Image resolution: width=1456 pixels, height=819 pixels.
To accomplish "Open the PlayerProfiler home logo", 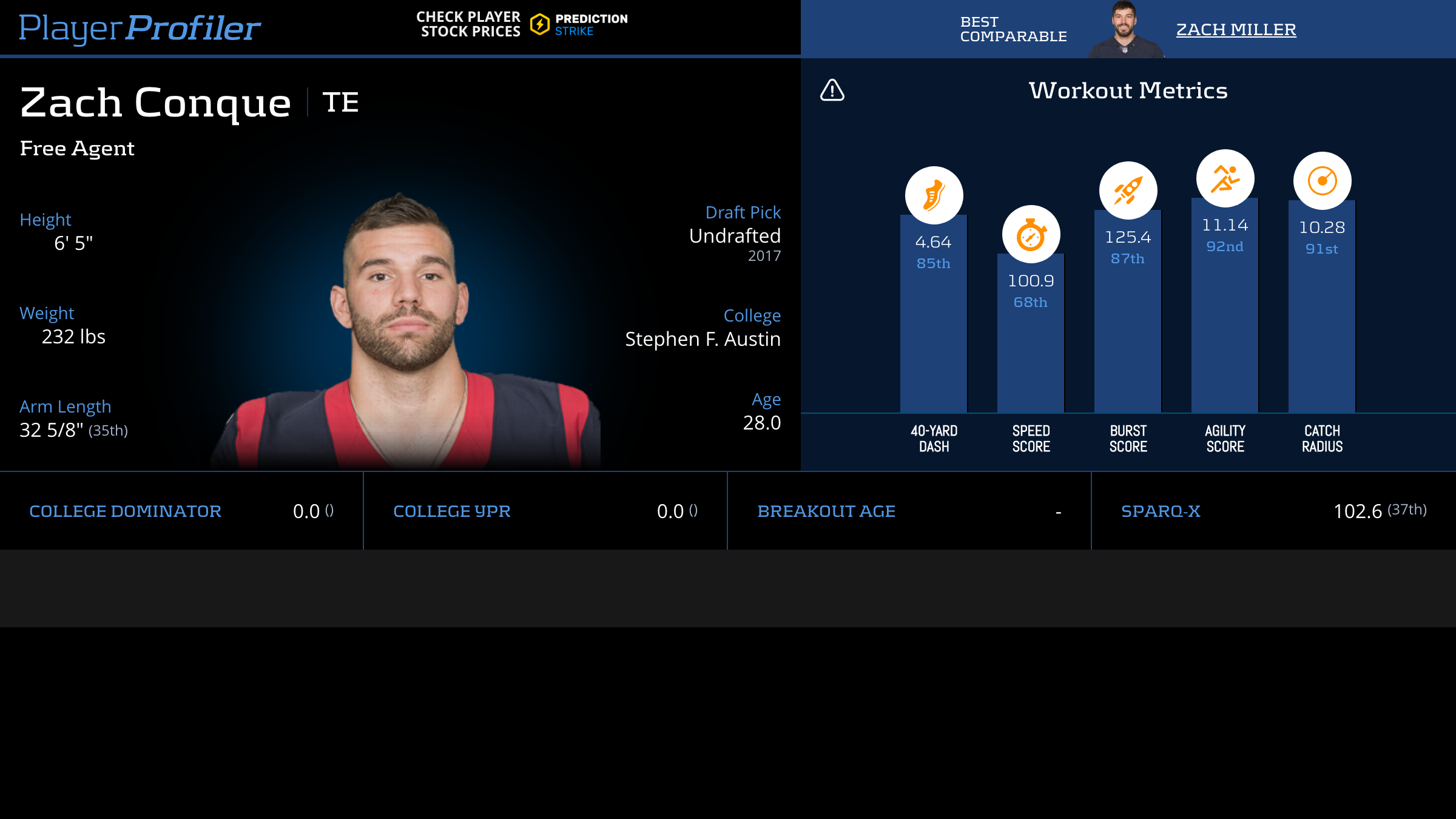I will [140, 28].
